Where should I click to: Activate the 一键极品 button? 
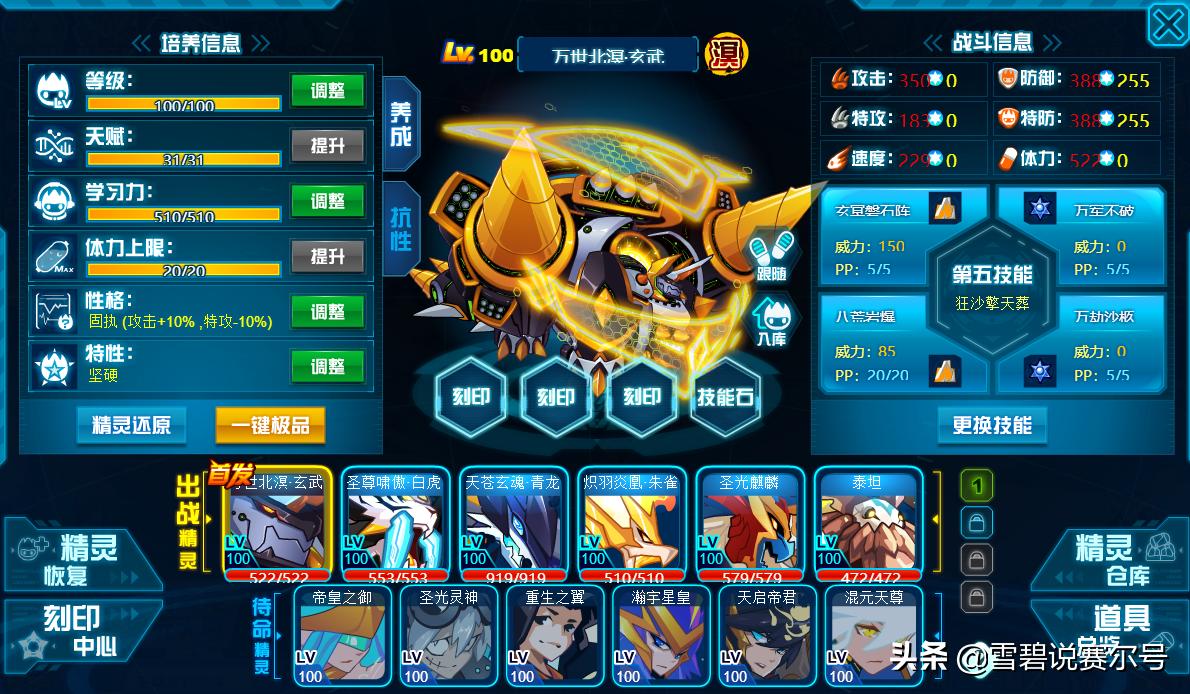[270, 425]
